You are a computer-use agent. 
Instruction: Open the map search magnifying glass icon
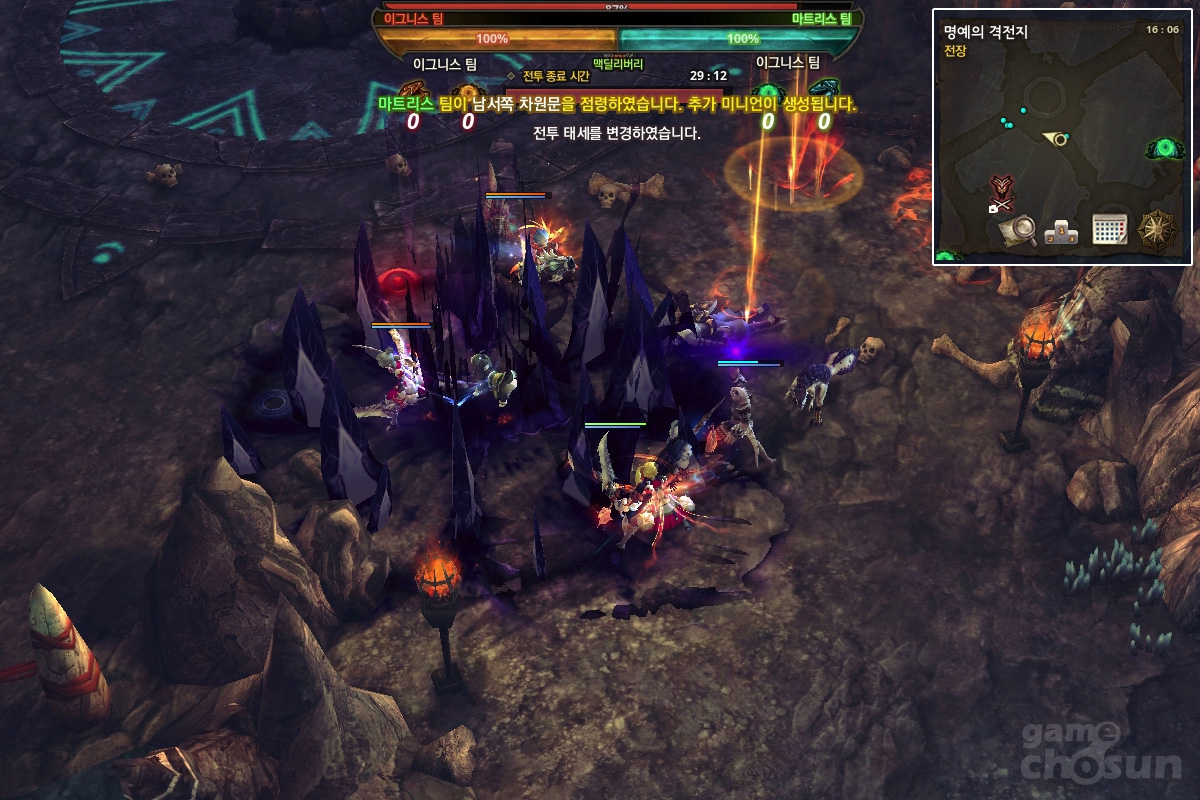pyautogui.click(x=1016, y=230)
